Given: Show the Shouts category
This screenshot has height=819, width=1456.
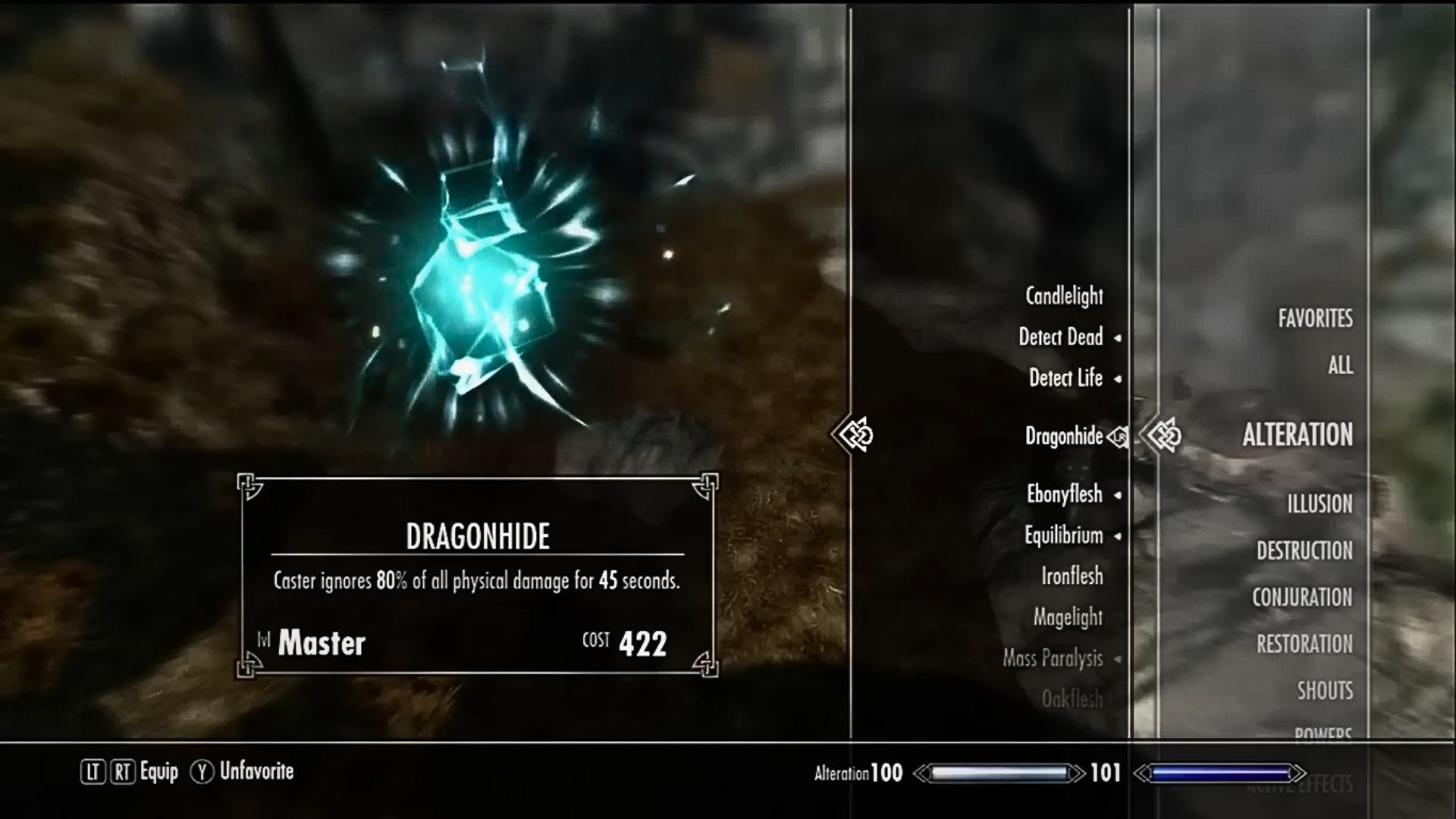Looking at the screenshot, I should (1324, 691).
